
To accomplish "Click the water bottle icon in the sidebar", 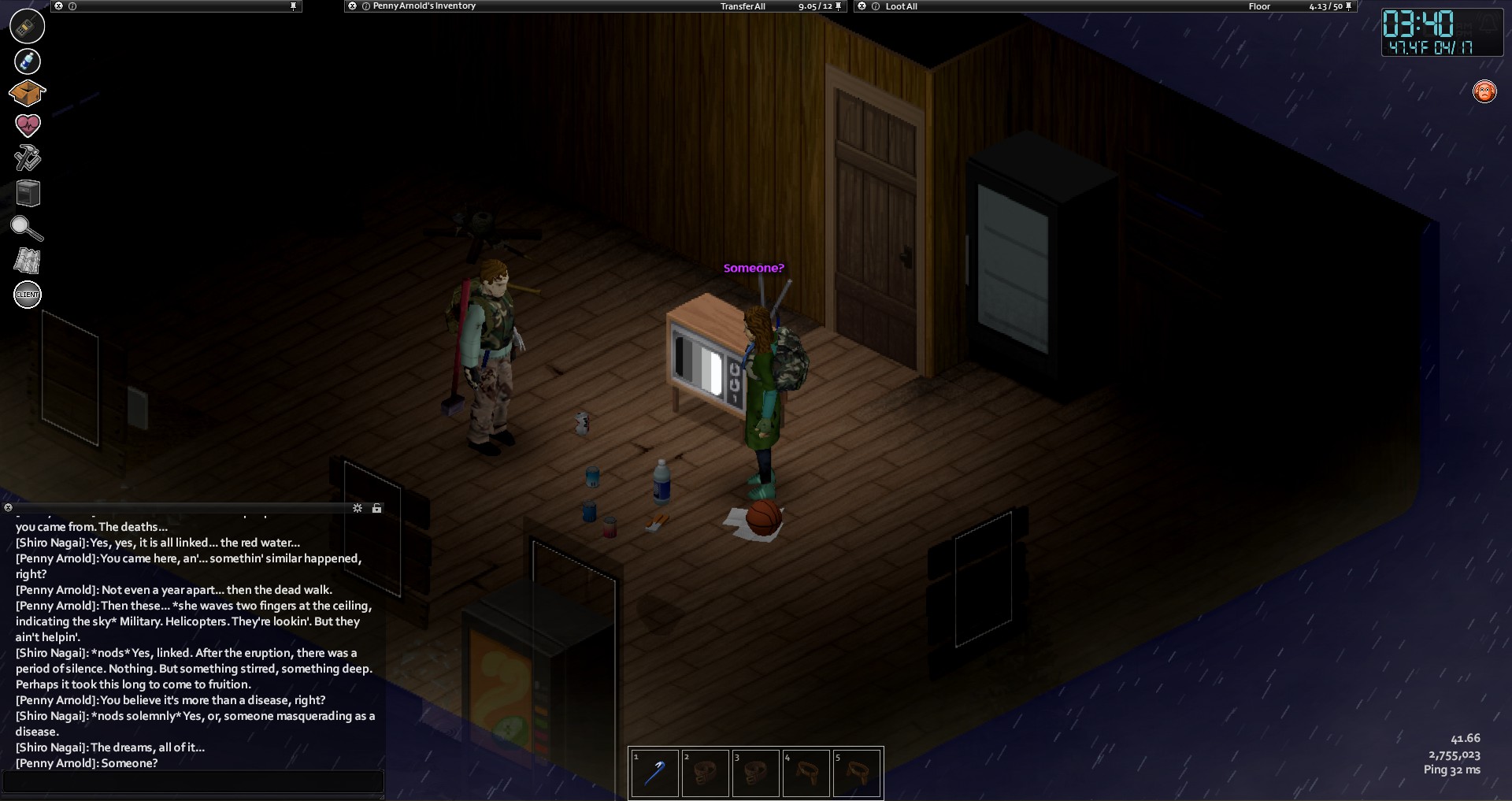I will [27, 61].
